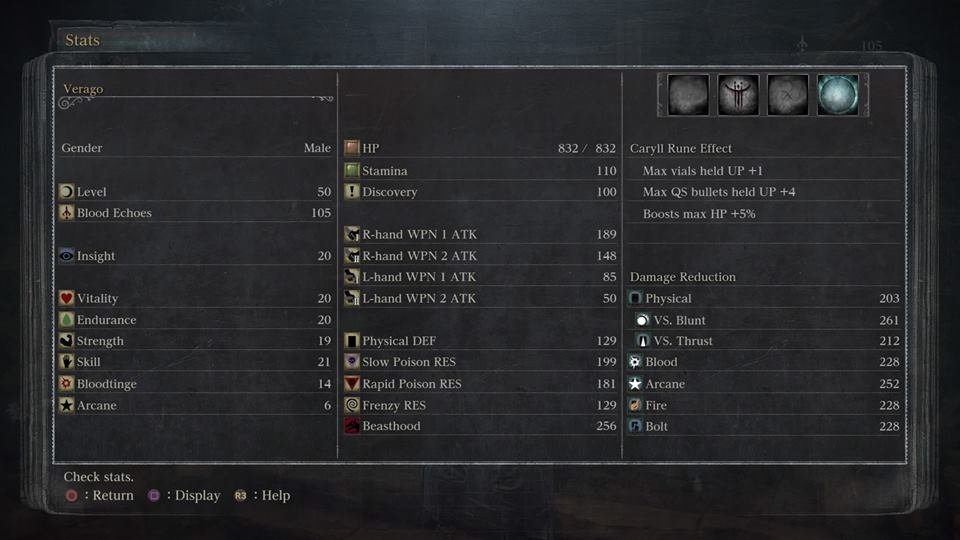Choose the Skill attribute row
This screenshot has width=960, height=540.
[195, 362]
